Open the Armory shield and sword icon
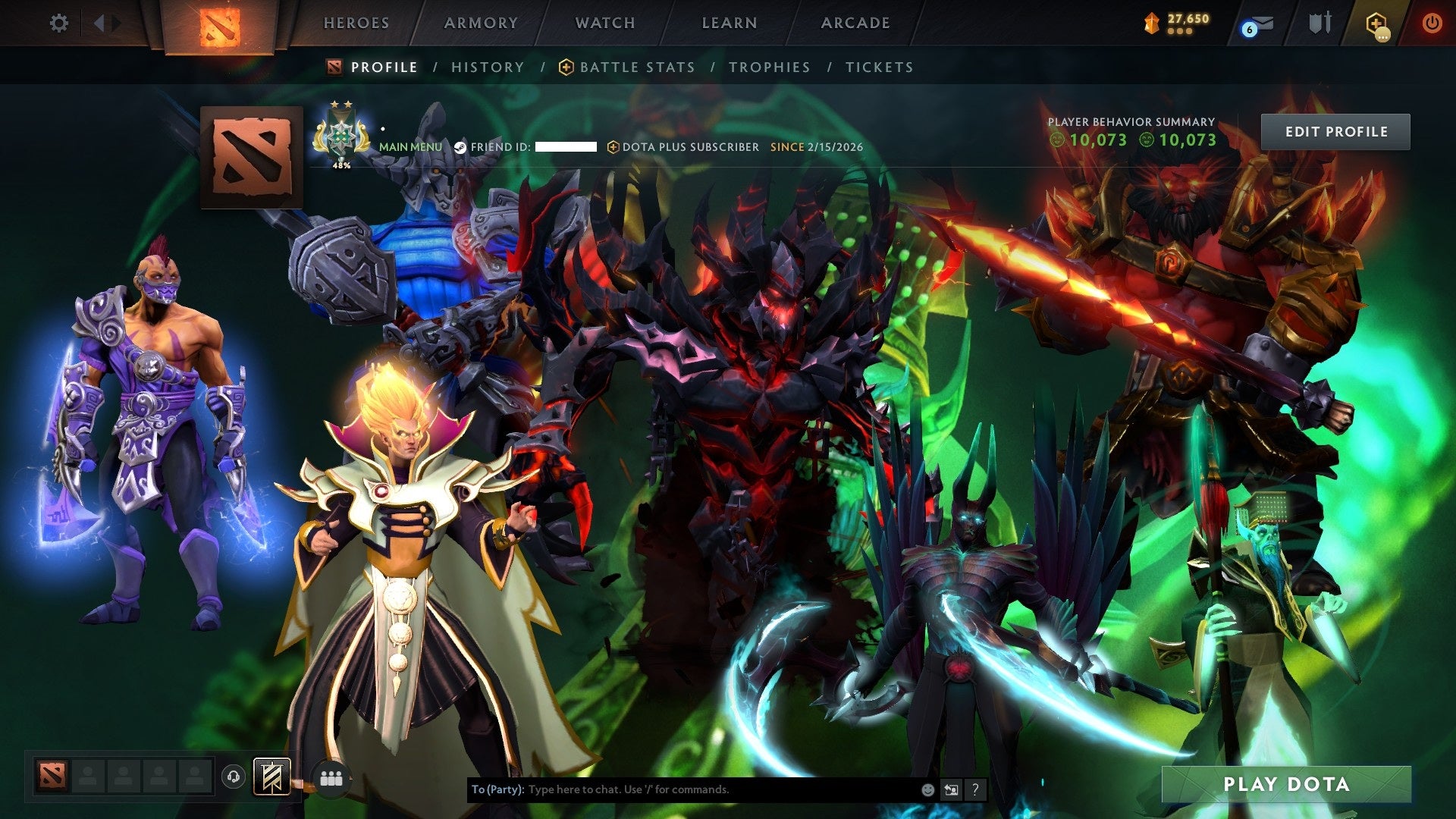The width and height of the screenshot is (1456, 819). (x=1319, y=23)
